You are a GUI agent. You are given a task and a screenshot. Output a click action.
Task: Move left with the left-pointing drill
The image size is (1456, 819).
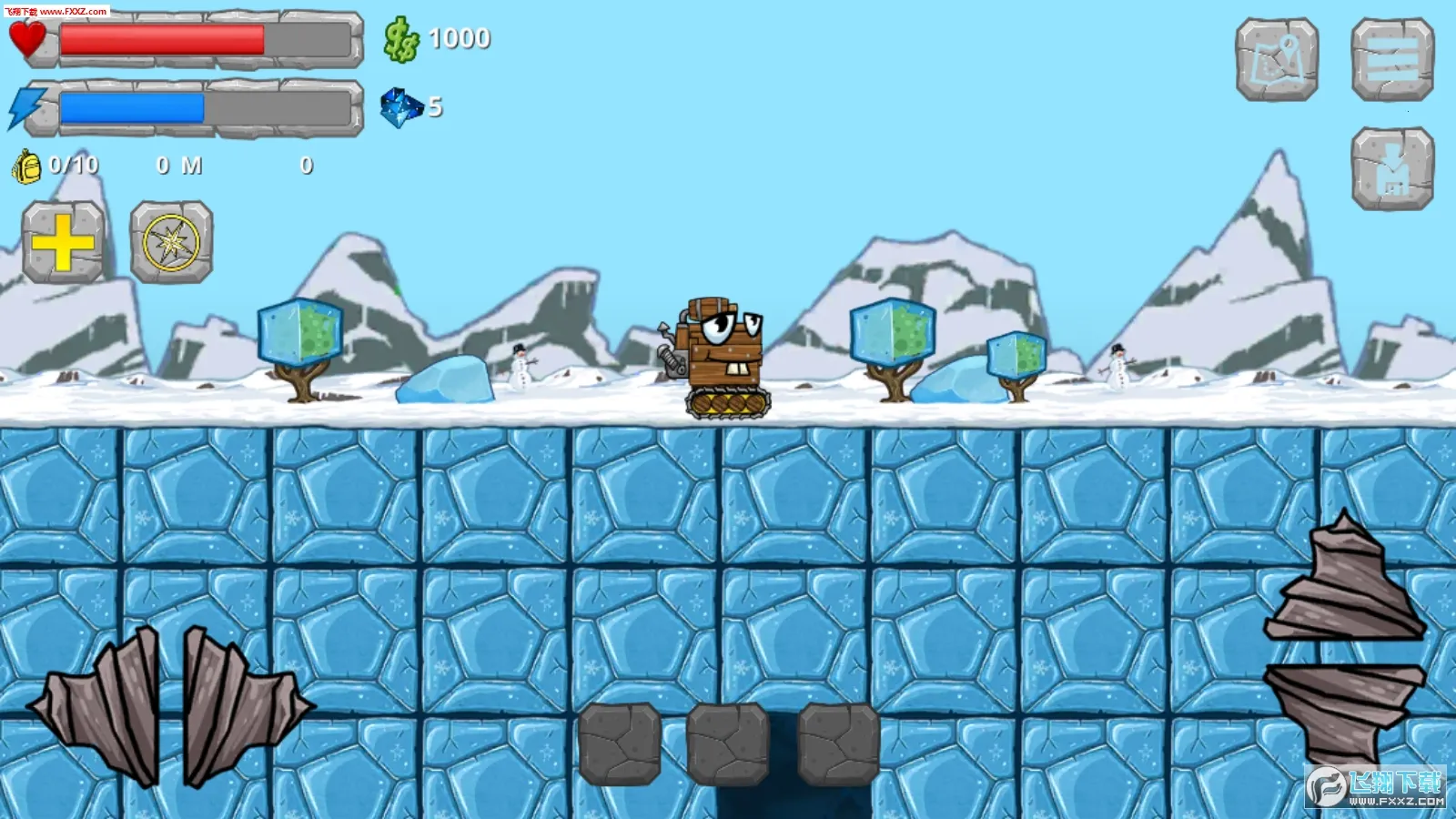[x=100, y=705]
